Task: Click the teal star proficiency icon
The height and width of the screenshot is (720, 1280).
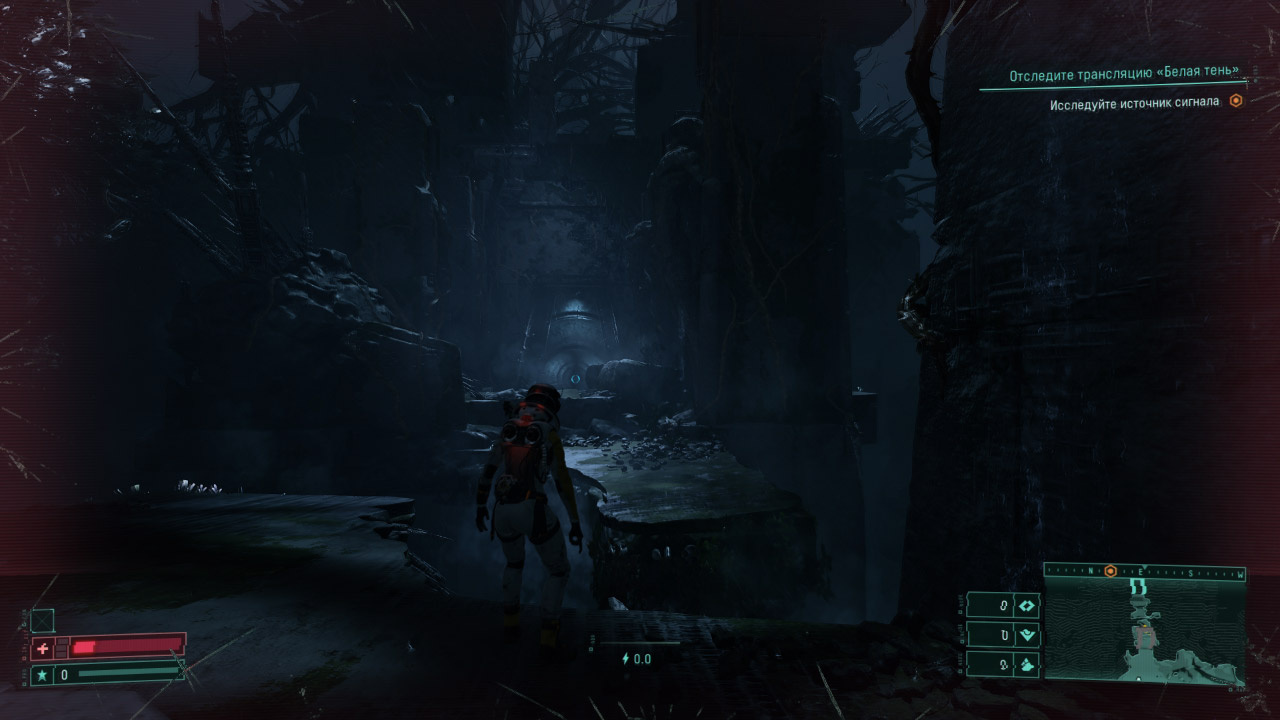Action: click(42, 675)
